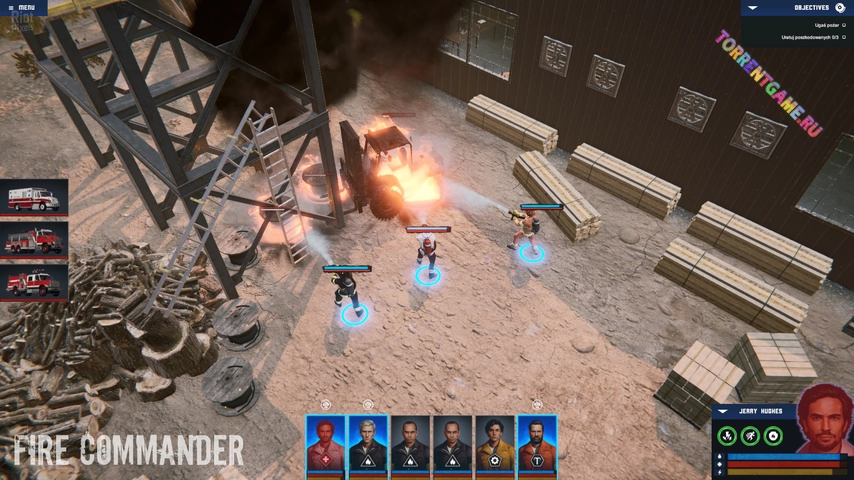Activate the pentagon-shaped ability icon
854x480 pixels.
tap(773, 436)
